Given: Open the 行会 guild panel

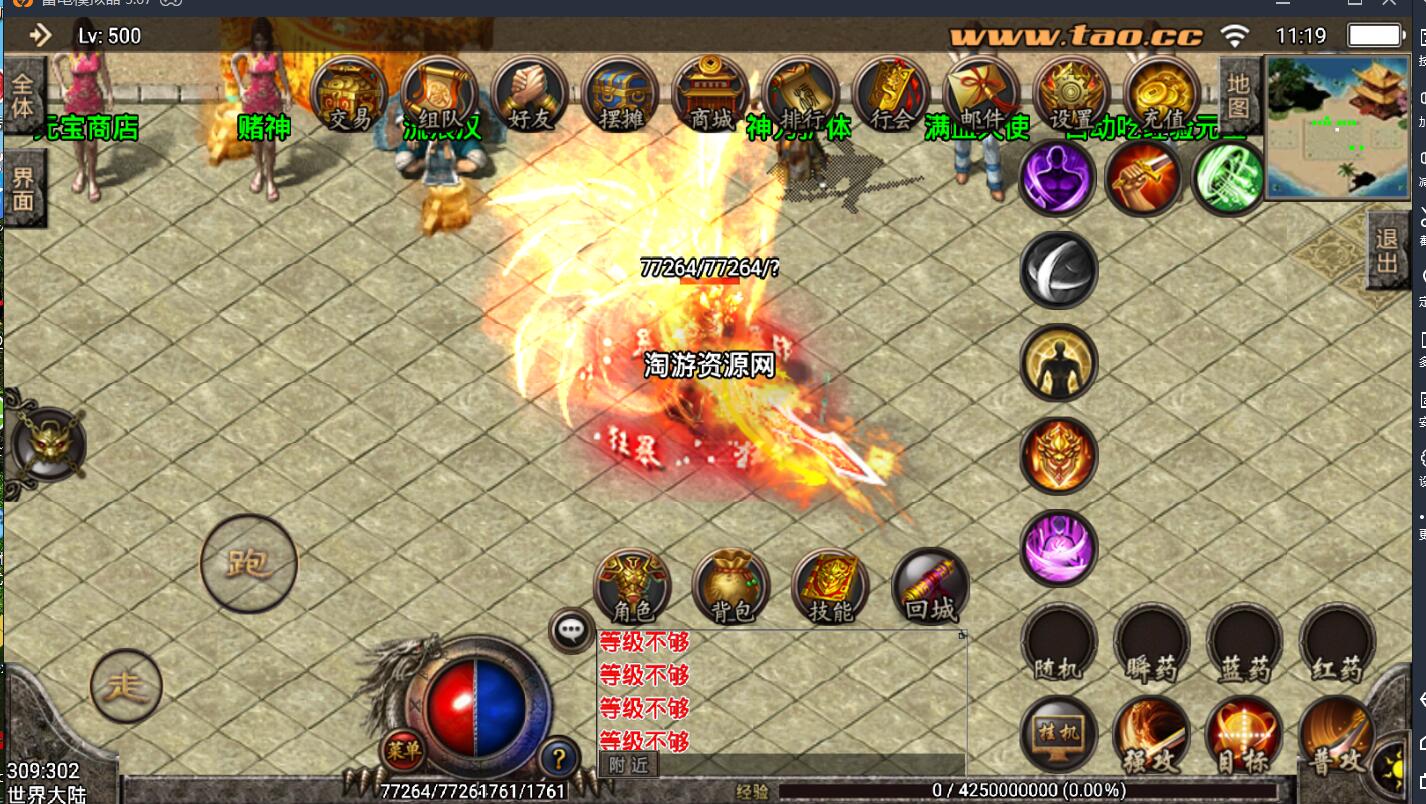Looking at the screenshot, I should 891,94.
